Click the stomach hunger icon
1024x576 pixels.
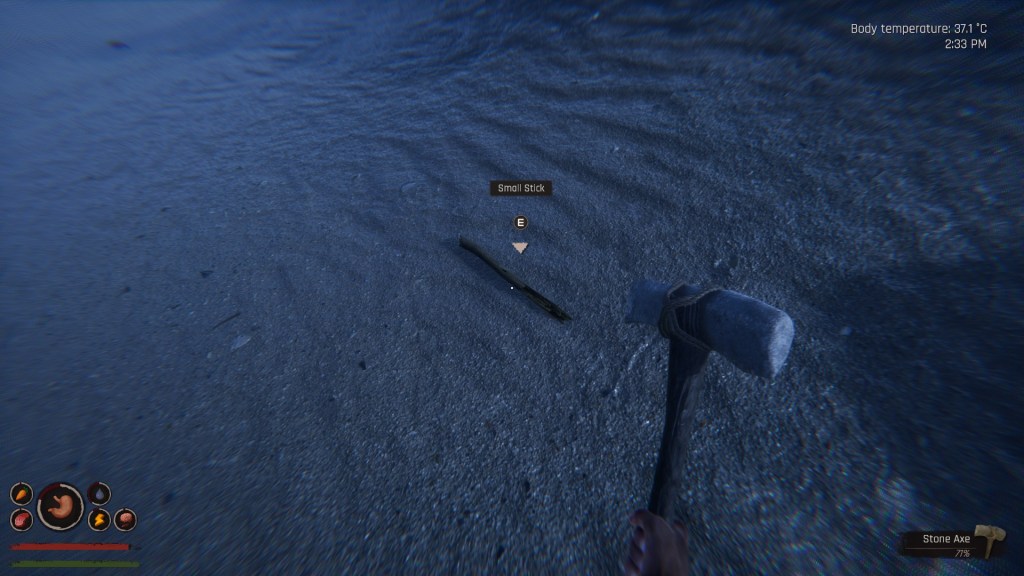pos(60,506)
